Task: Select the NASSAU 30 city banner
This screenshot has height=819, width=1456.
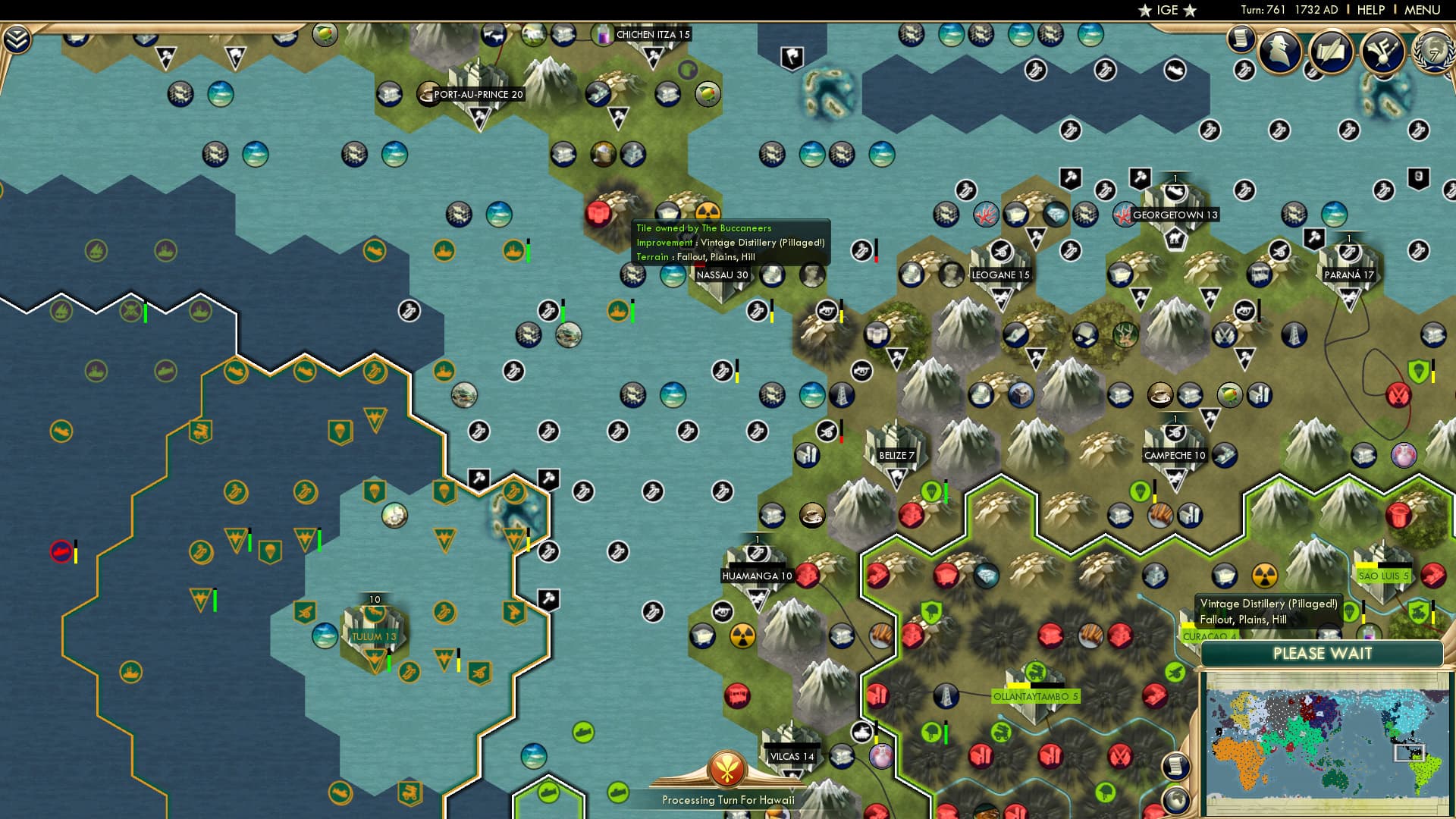Action: tap(720, 275)
